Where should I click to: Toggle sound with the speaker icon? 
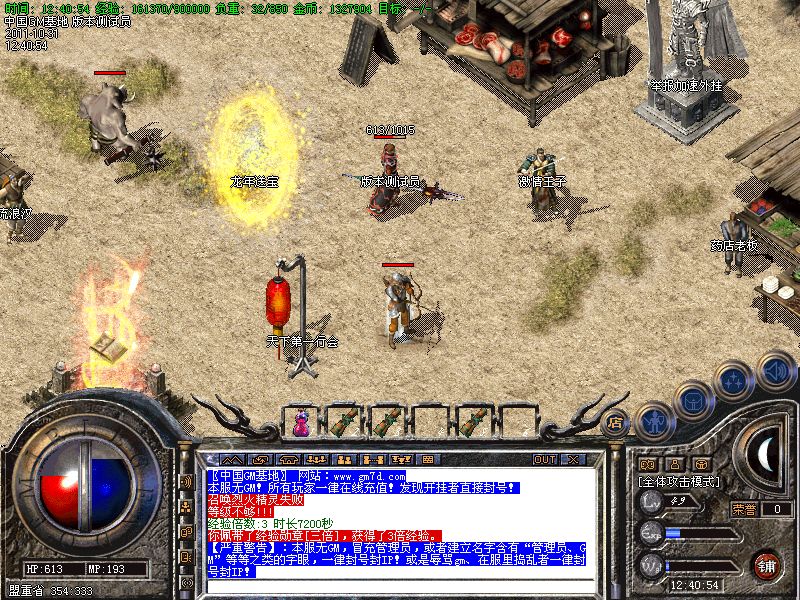[x=775, y=370]
